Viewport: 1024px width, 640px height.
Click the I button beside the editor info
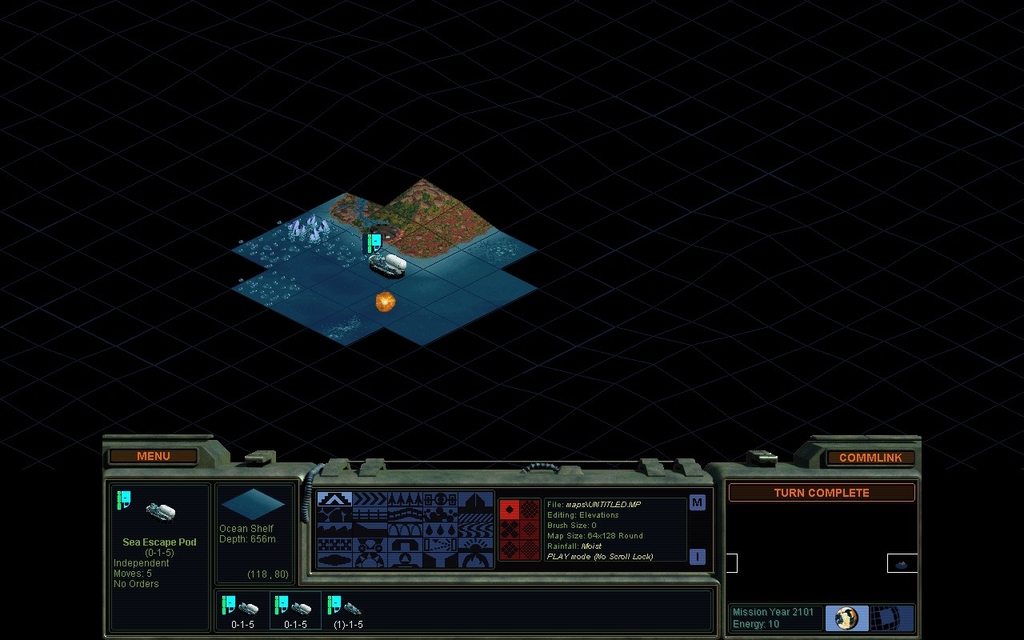point(697,556)
